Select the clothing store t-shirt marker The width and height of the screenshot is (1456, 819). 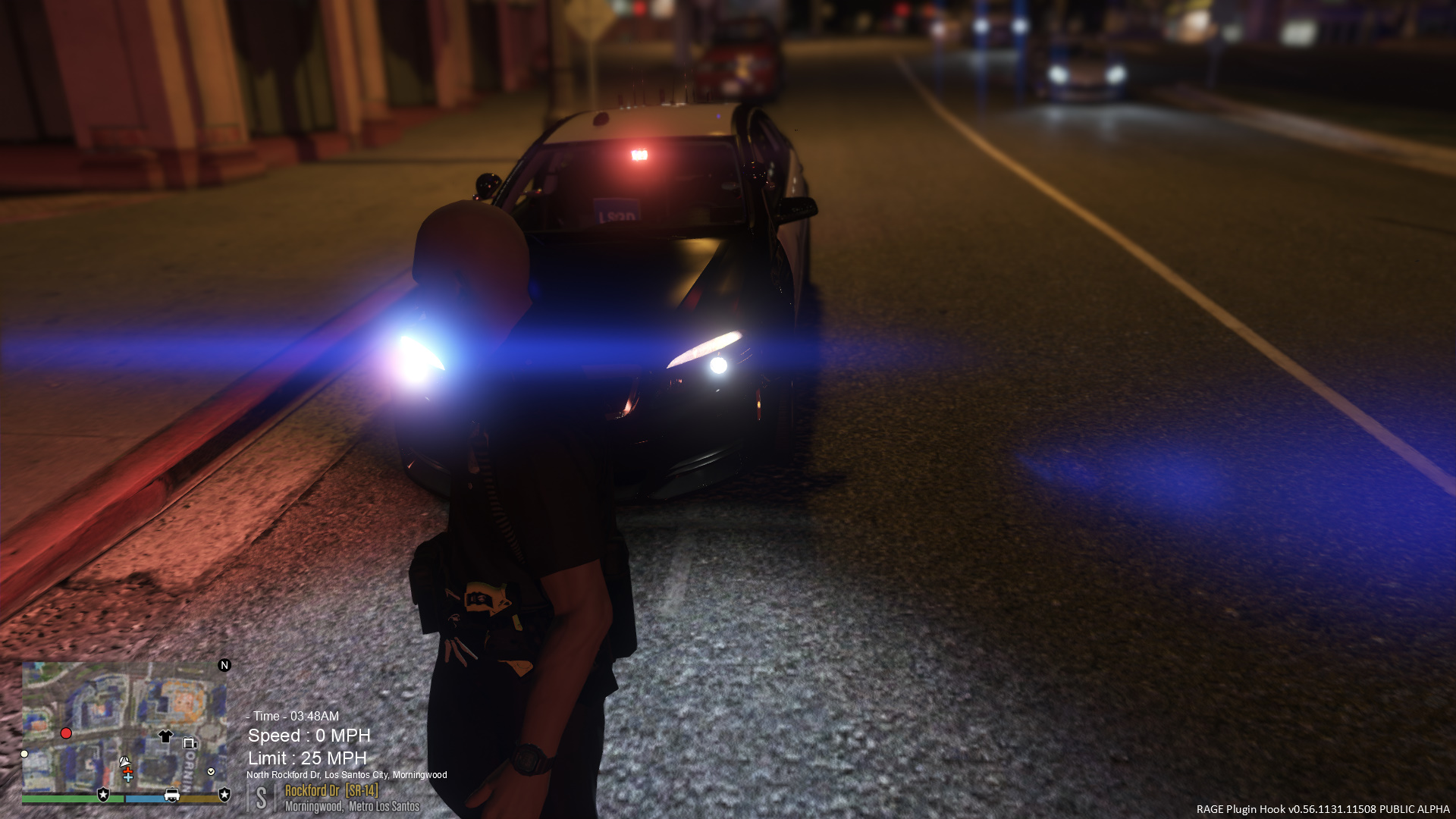click(165, 736)
